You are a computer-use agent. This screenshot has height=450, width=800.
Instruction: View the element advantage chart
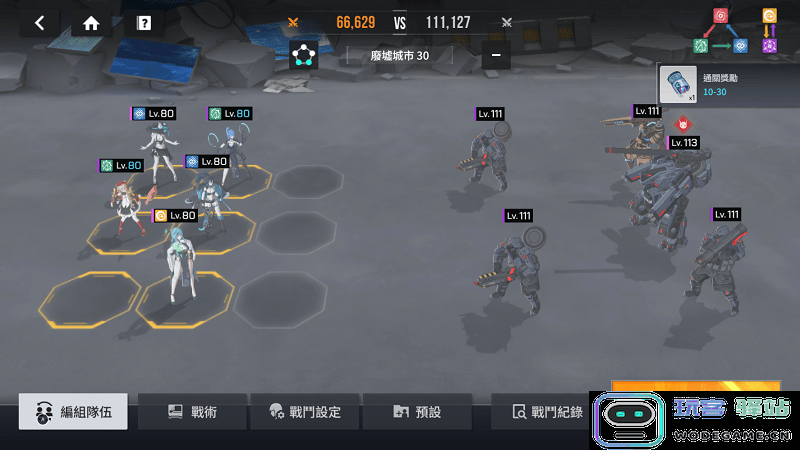point(735,31)
